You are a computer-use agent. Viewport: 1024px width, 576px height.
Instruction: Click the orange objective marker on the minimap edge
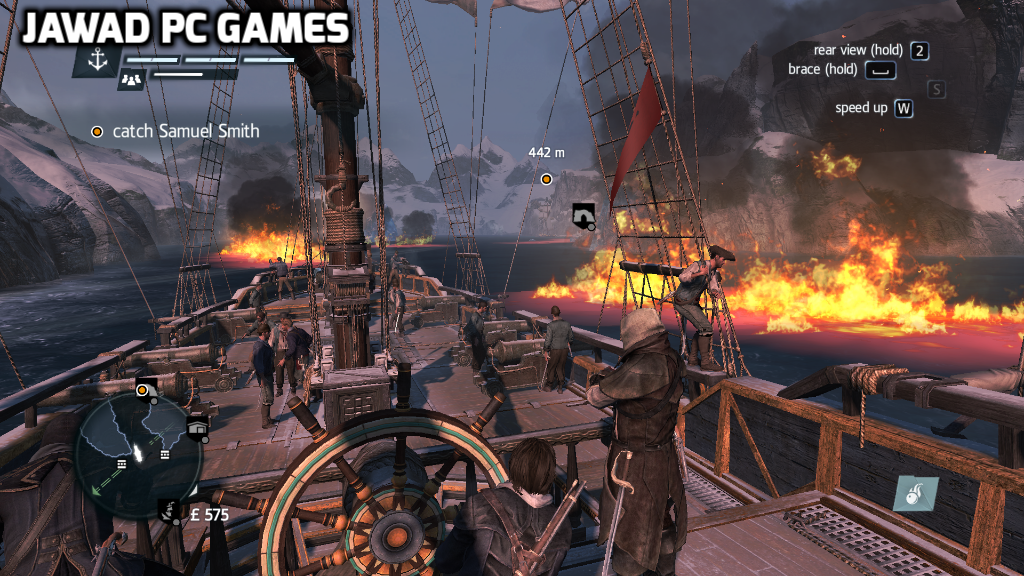click(x=143, y=389)
